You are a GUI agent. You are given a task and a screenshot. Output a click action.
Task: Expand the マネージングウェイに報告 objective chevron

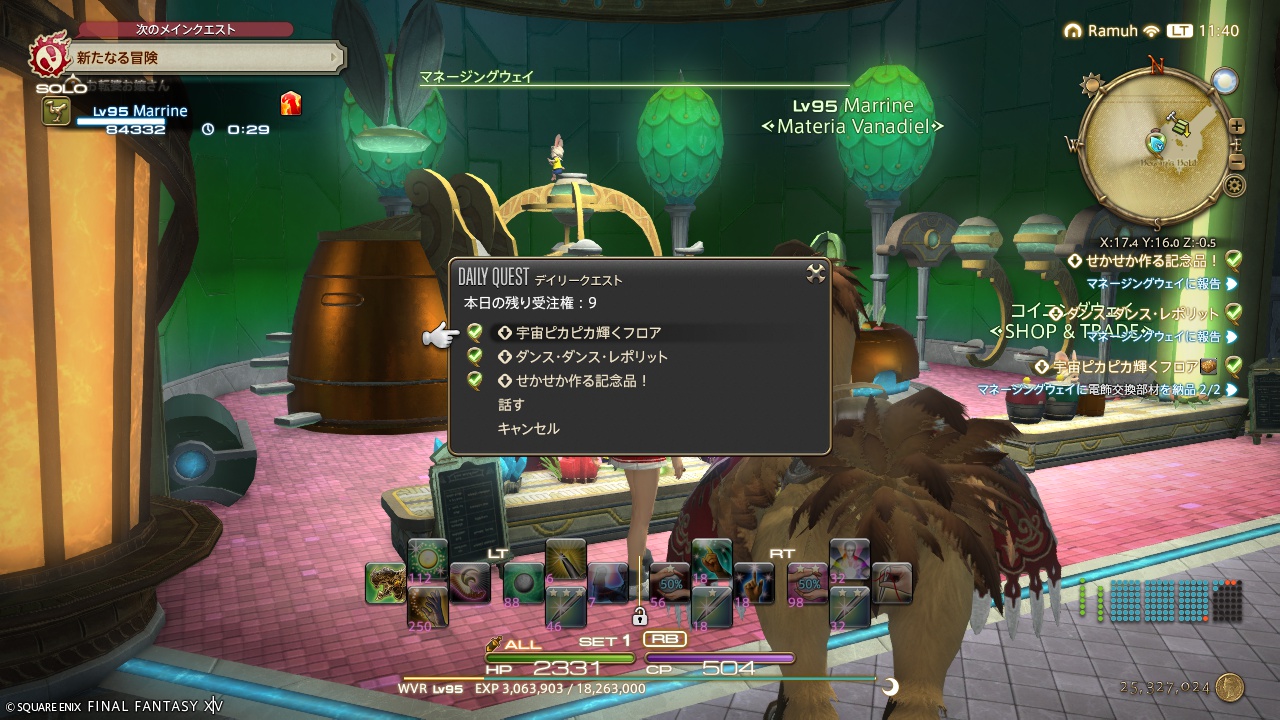click(1230, 282)
